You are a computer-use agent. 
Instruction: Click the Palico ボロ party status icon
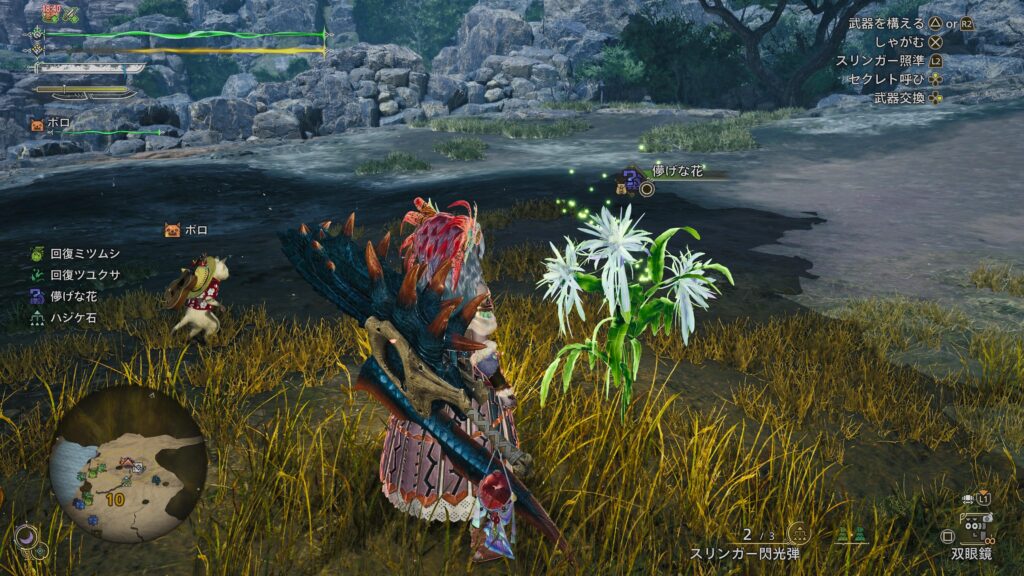pos(37,124)
